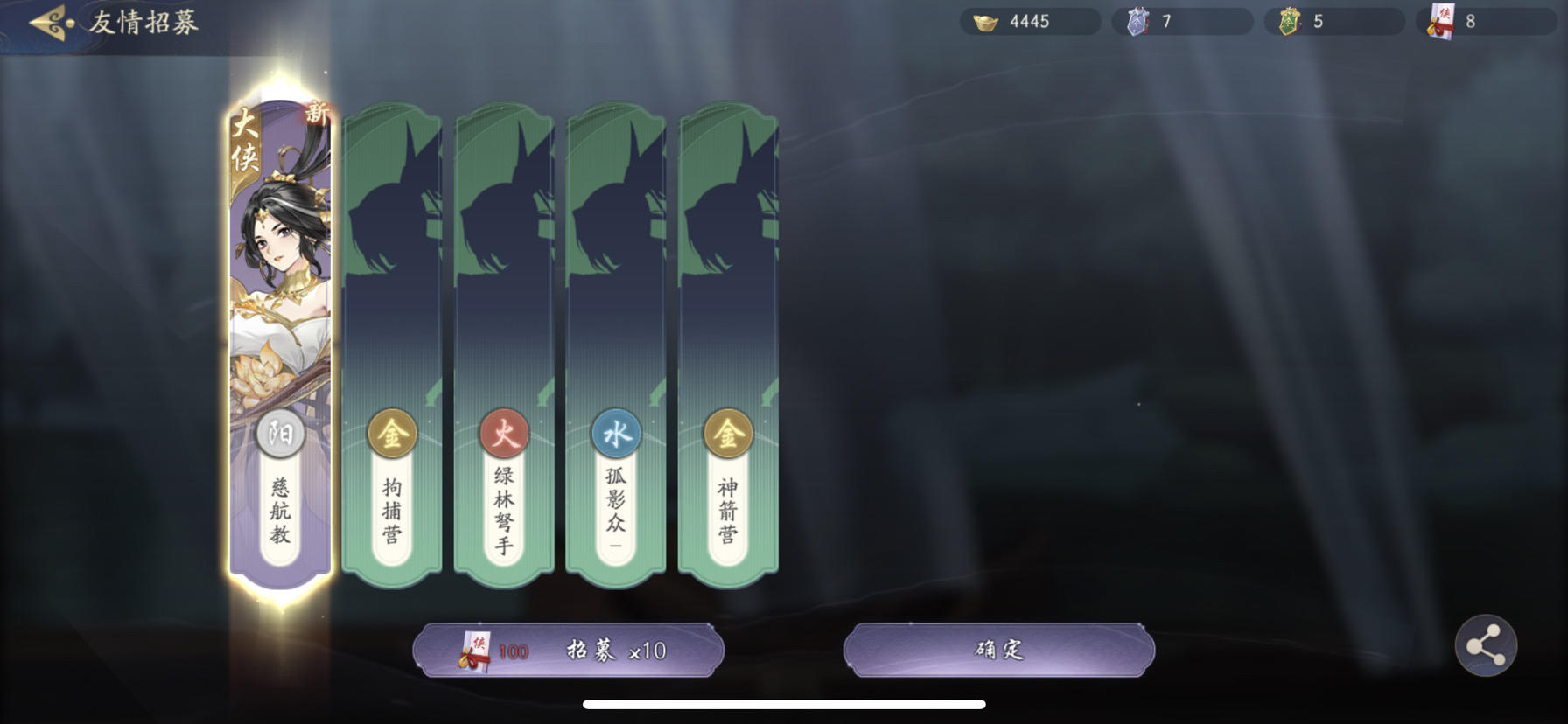The image size is (1568, 724).
Task: Click the silver talisman currency icon showing 7
Action: point(1137,21)
